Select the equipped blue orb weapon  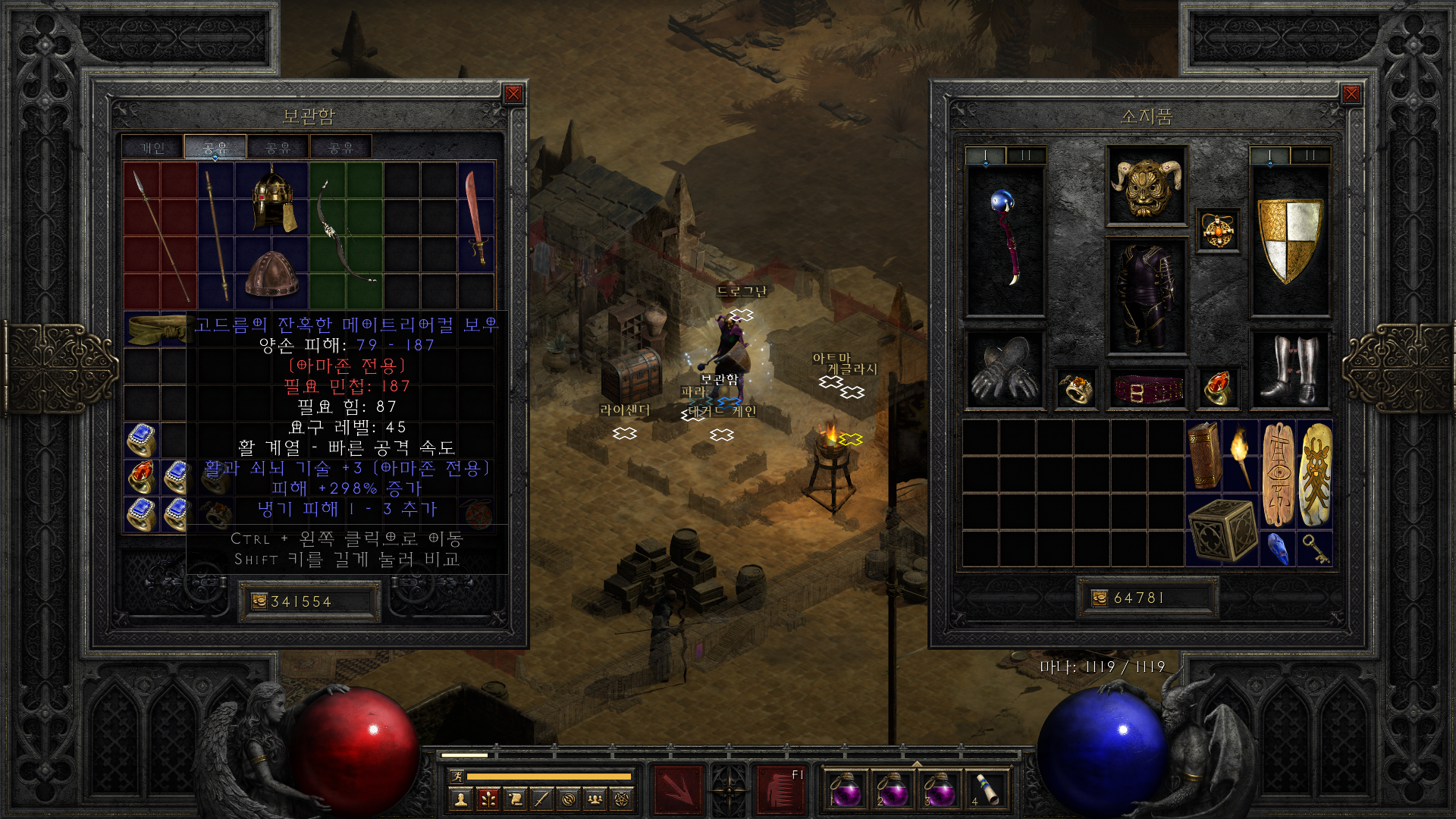[x=1005, y=240]
